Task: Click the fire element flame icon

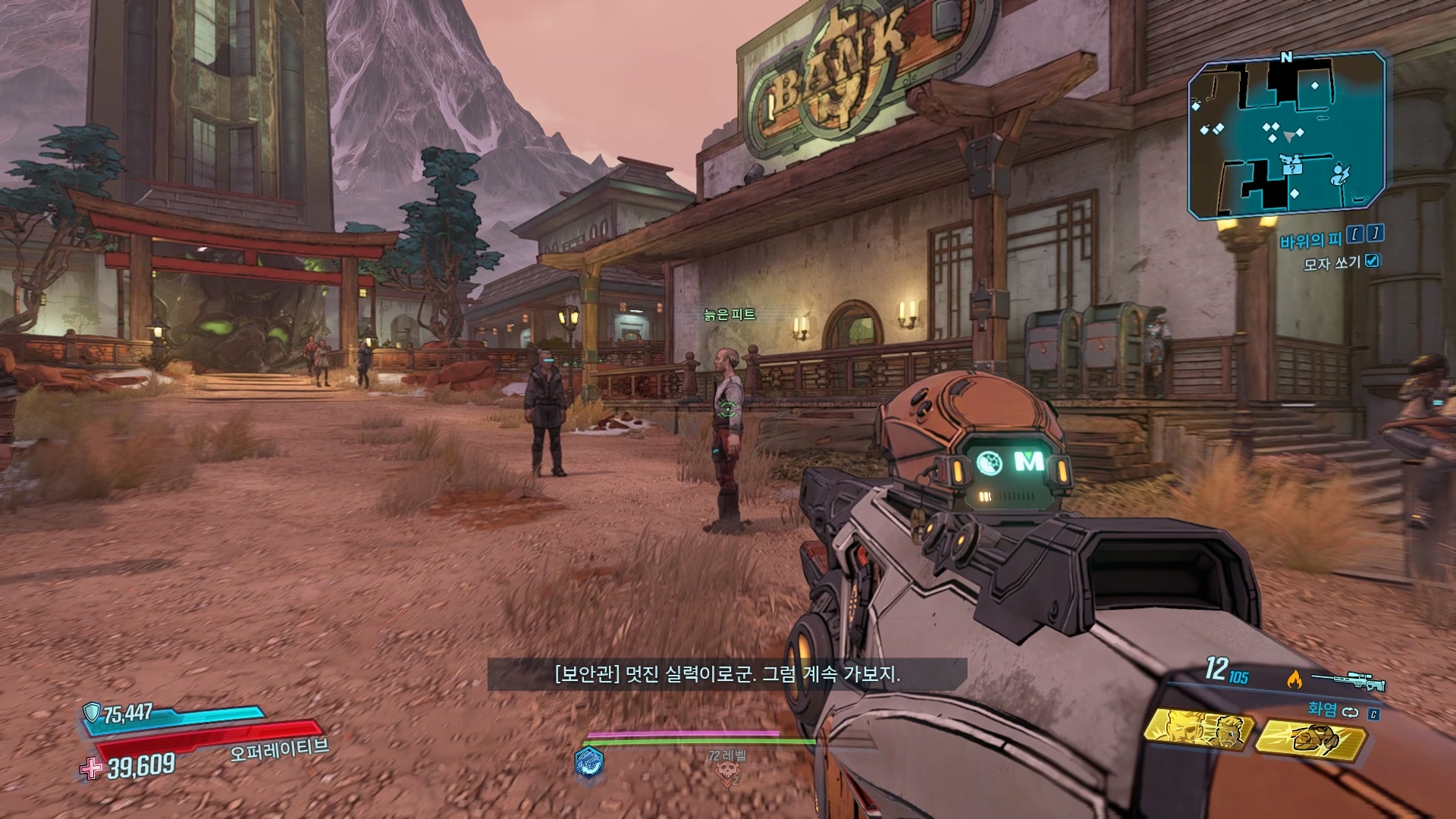Action: (x=1294, y=679)
